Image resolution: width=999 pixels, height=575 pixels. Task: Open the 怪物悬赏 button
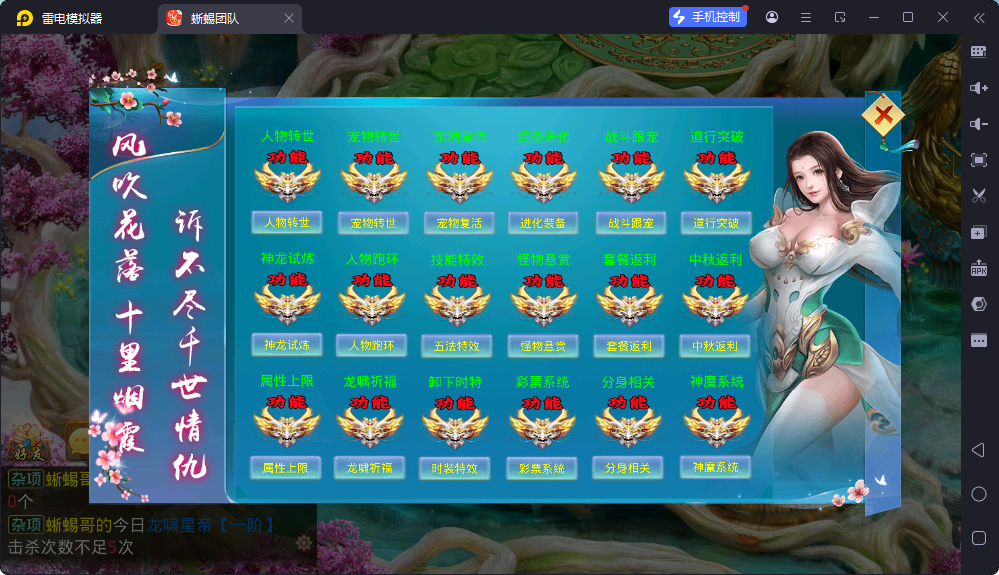click(543, 346)
